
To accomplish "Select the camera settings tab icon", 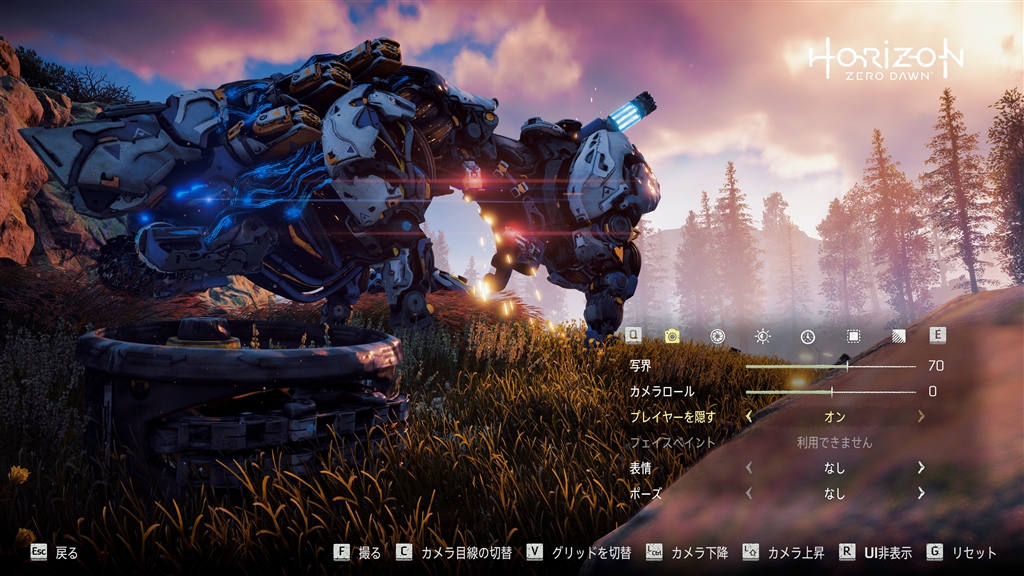I will coord(672,336).
